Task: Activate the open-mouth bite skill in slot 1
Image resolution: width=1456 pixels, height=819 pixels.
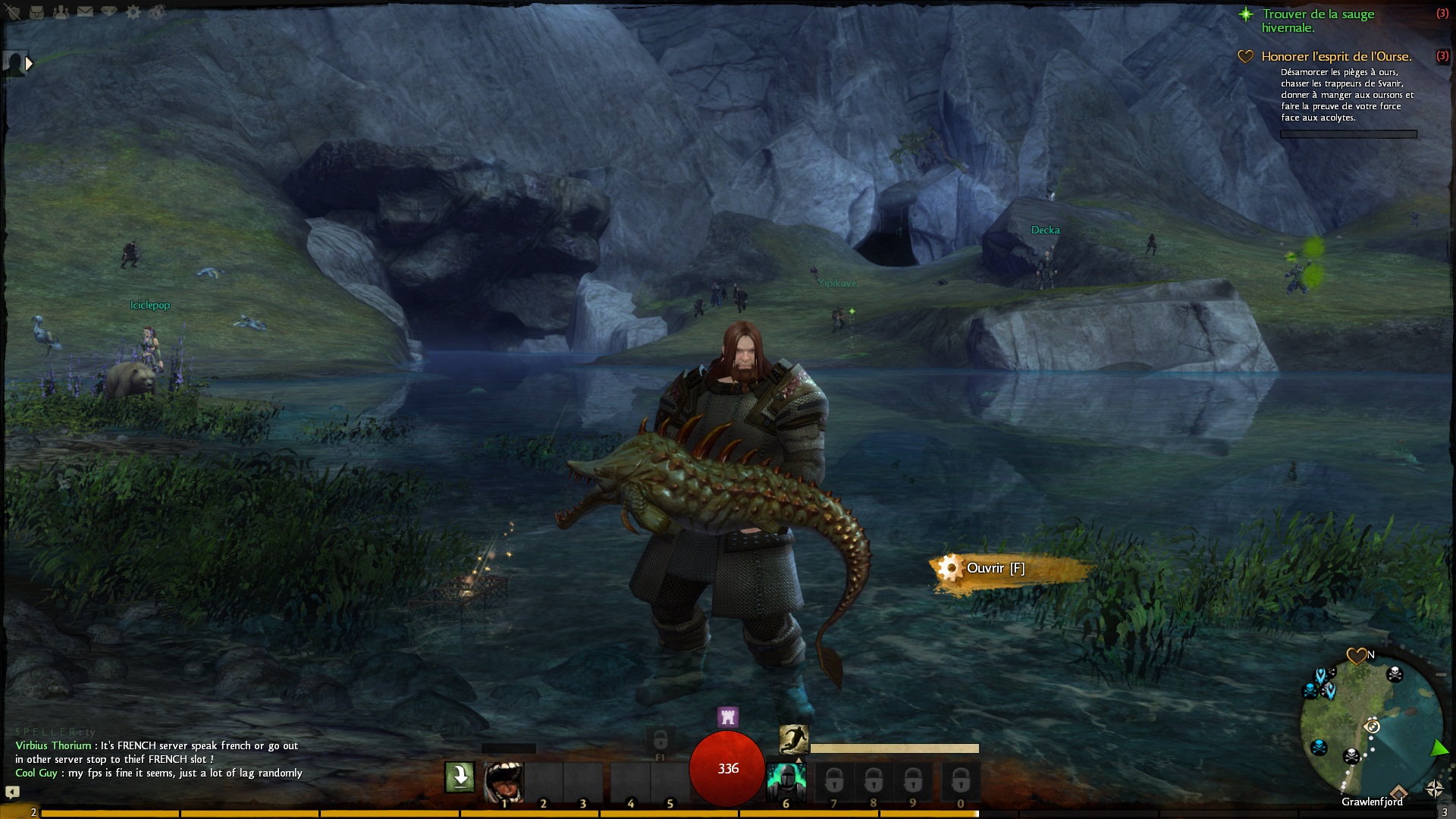Action: (x=504, y=780)
